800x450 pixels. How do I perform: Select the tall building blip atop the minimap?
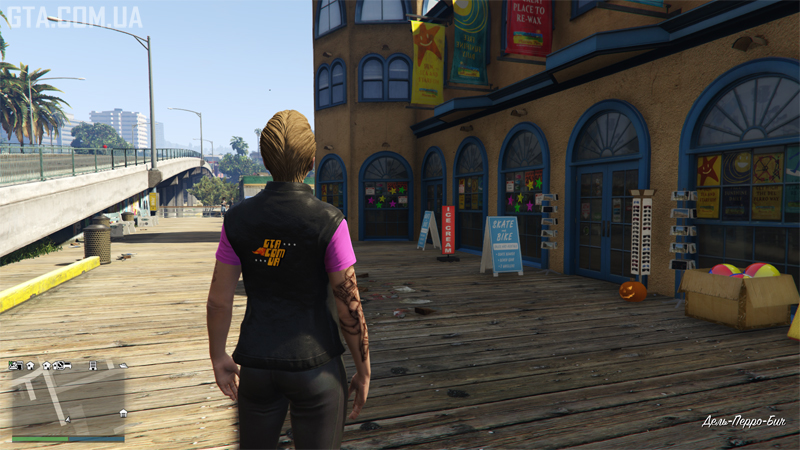(93, 366)
